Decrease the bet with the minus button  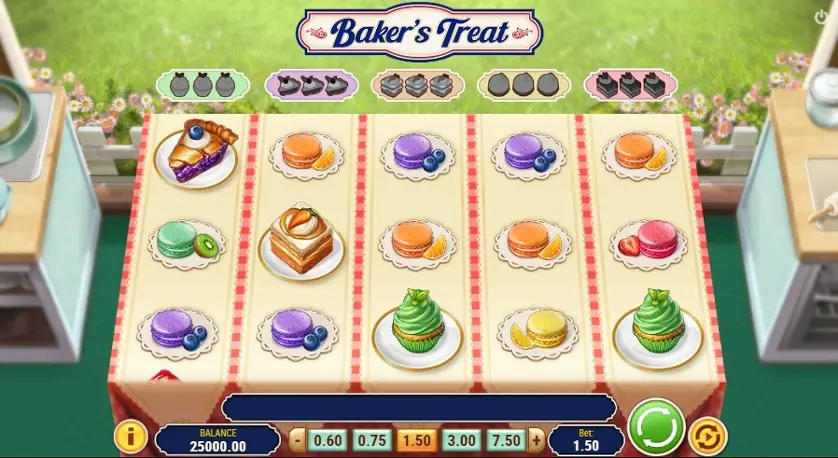297,440
